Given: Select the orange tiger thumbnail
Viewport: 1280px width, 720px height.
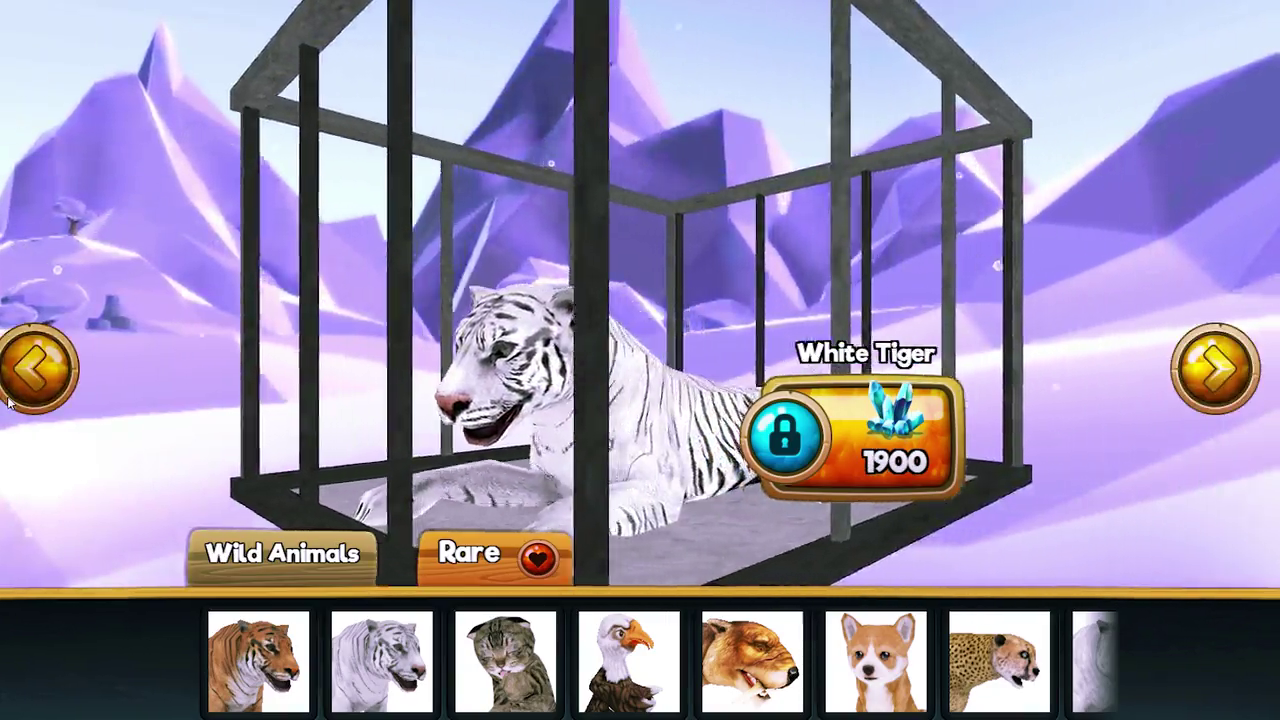Looking at the screenshot, I should pyautogui.click(x=259, y=660).
